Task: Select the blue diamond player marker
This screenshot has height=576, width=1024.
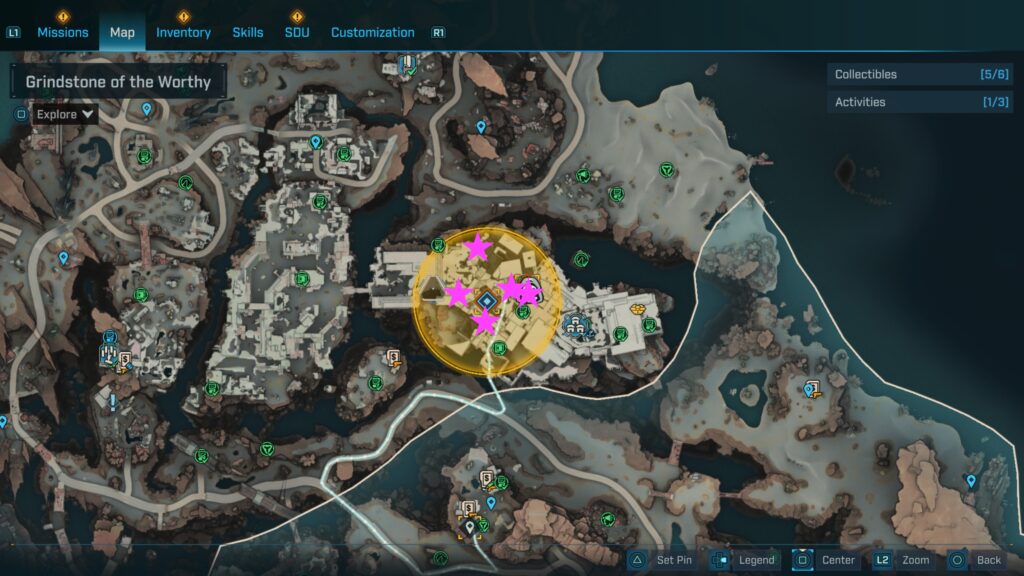Action: 487,300
